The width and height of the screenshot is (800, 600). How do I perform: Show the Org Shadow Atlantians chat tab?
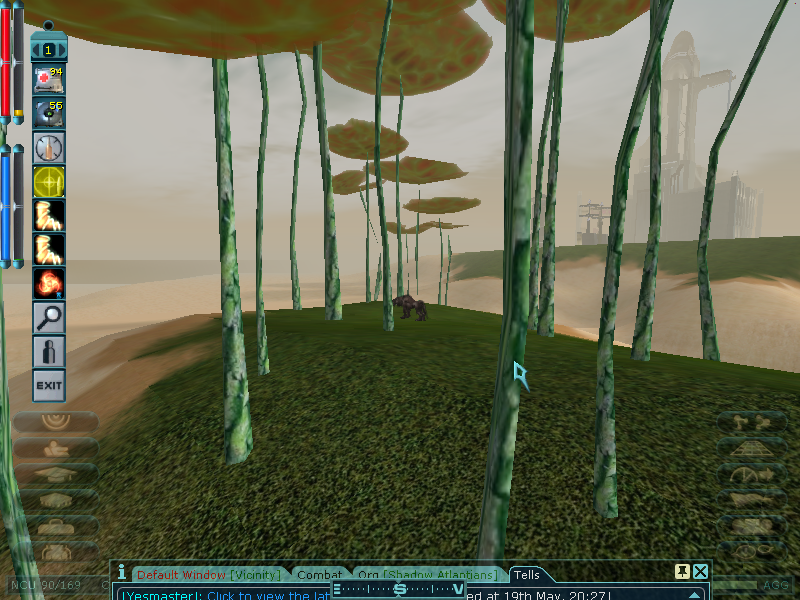coord(427,575)
